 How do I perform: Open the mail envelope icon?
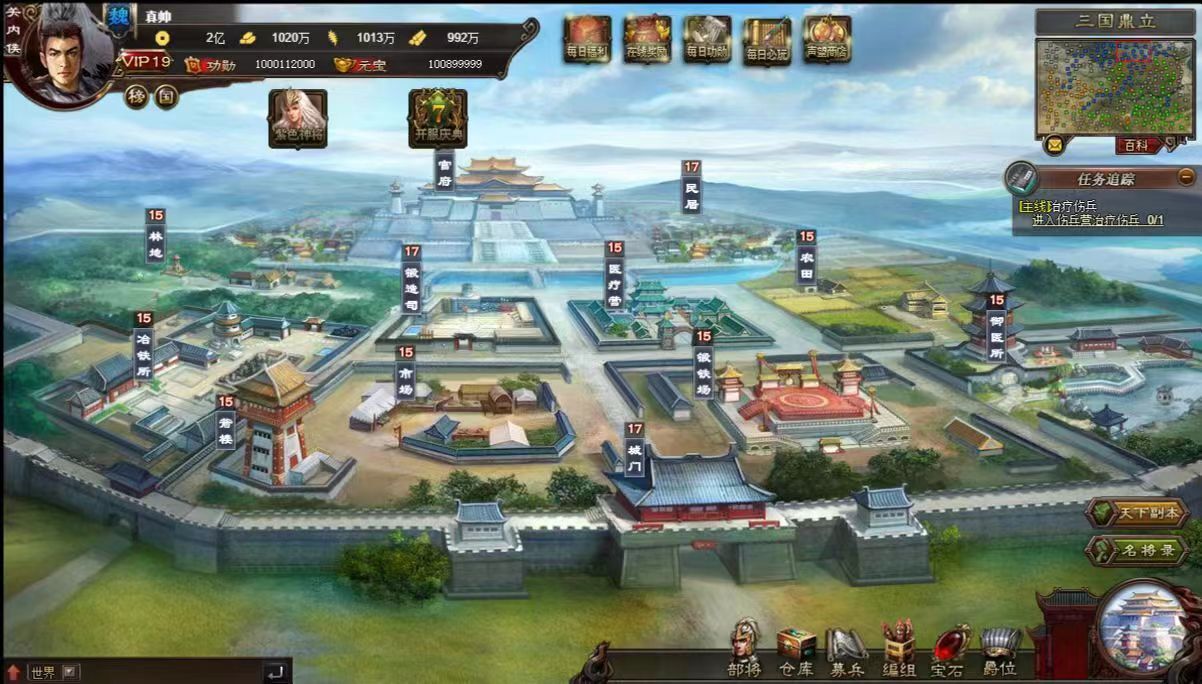[1054, 145]
